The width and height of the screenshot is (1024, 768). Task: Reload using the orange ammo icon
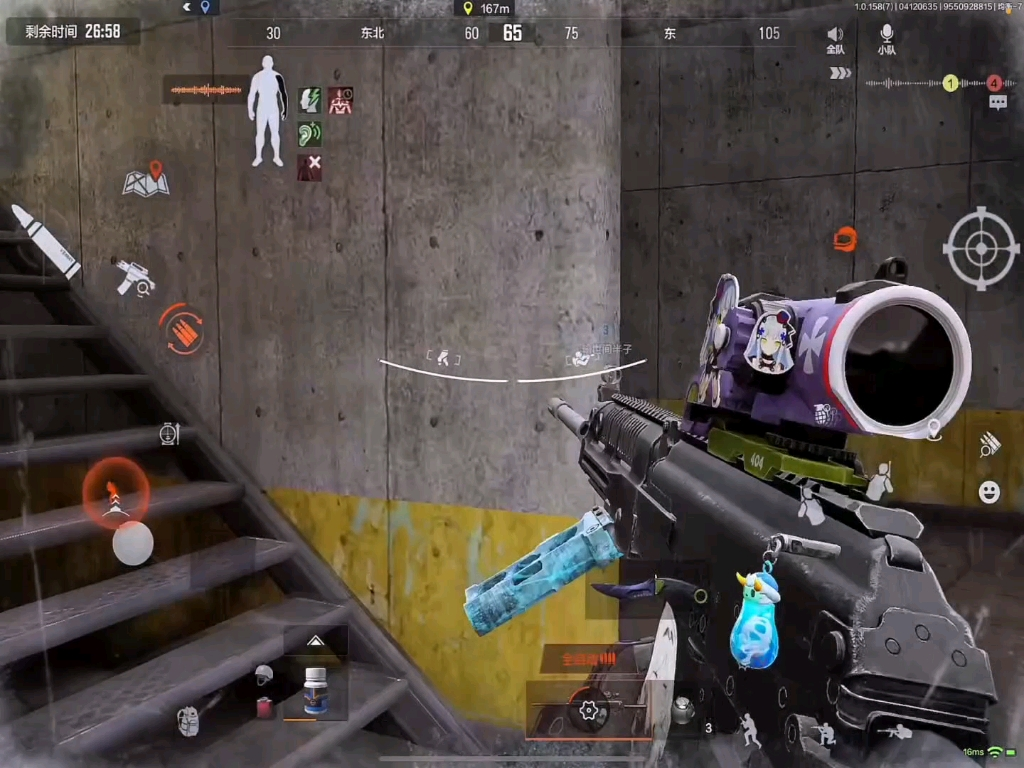[x=182, y=328]
